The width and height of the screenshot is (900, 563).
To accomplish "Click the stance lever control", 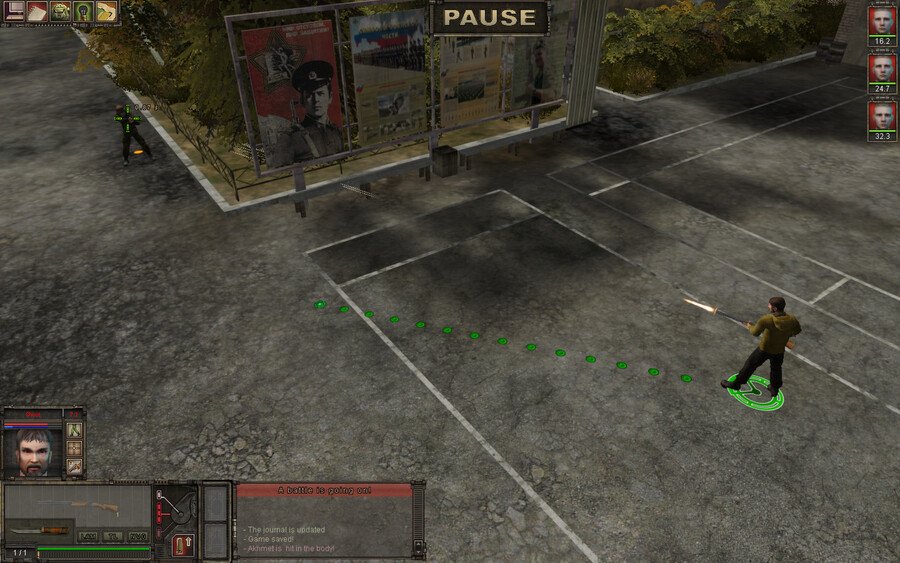I will click(176, 510).
